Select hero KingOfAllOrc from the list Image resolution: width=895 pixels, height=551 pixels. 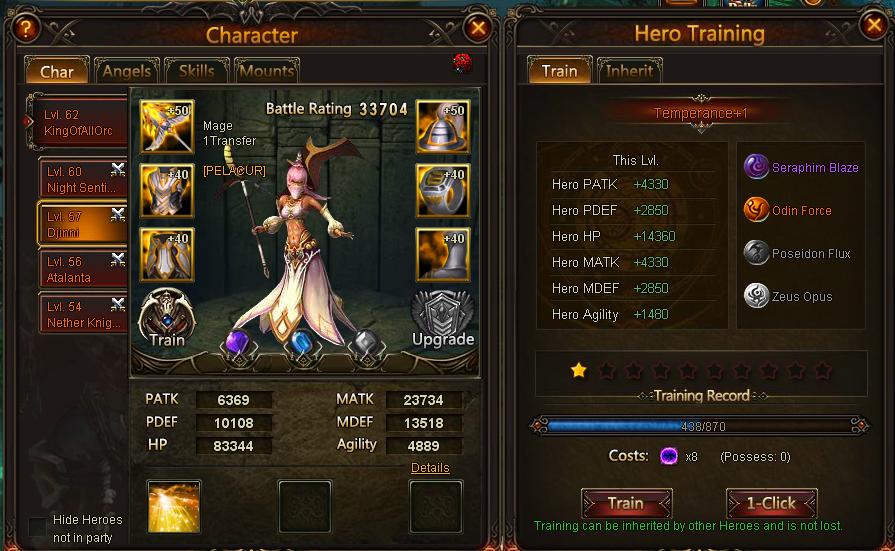80,123
